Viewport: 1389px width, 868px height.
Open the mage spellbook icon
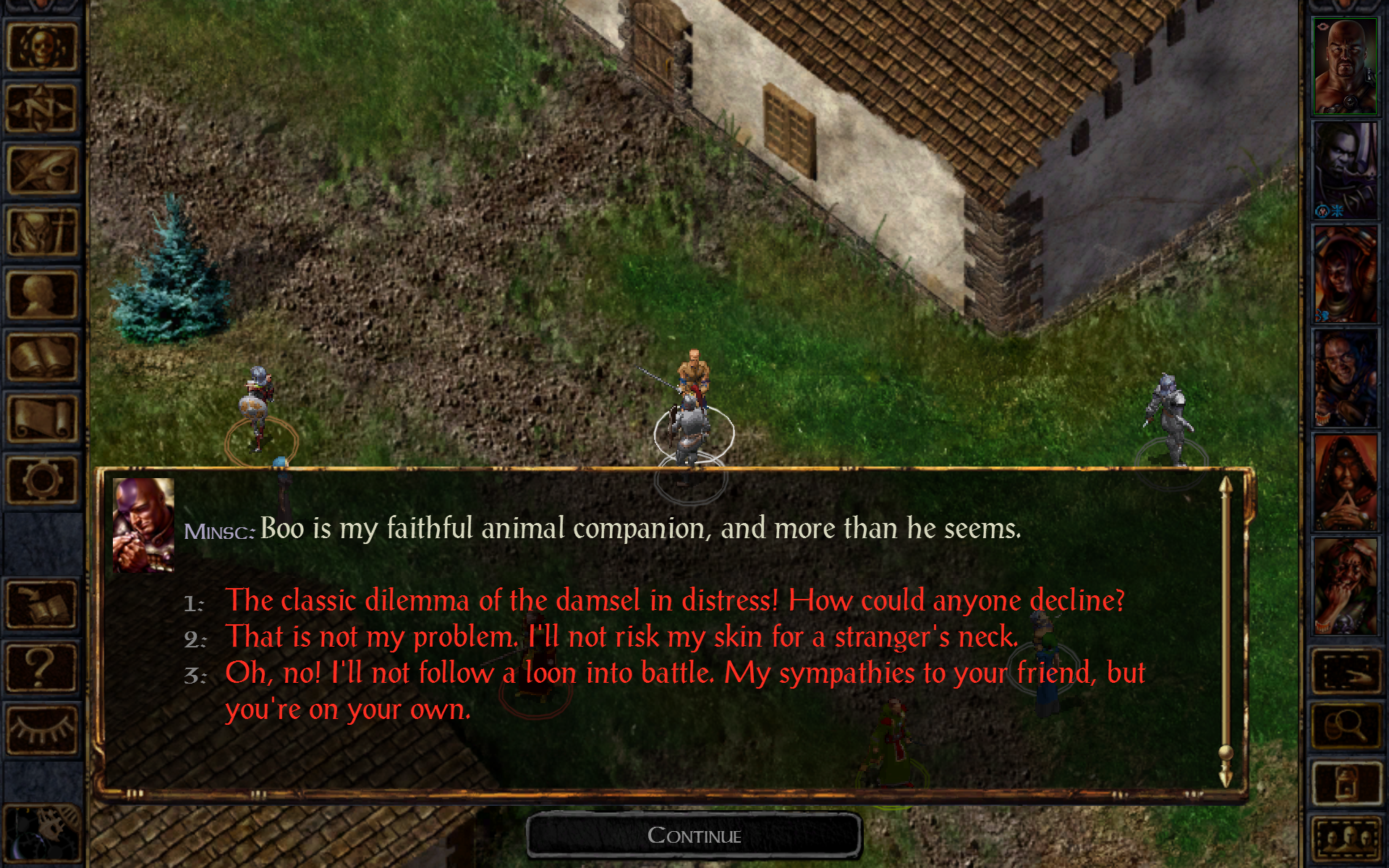click(41, 356)
